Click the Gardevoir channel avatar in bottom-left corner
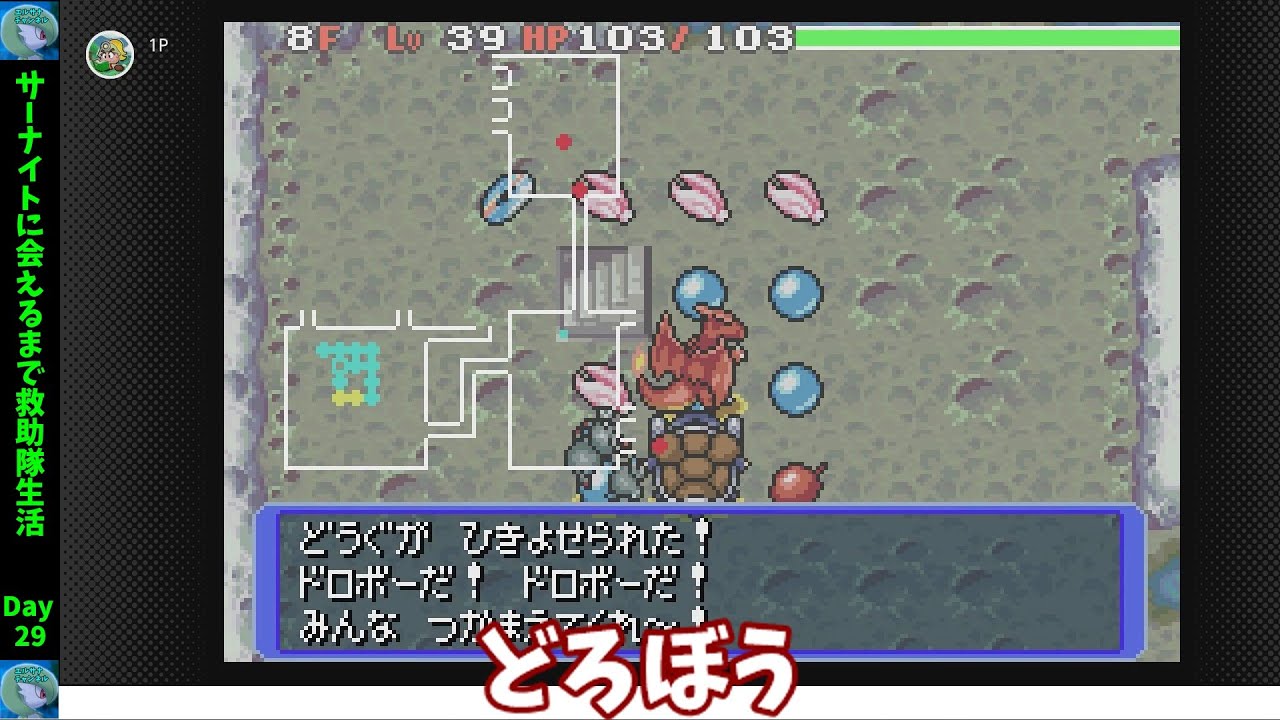 (30, 692)
